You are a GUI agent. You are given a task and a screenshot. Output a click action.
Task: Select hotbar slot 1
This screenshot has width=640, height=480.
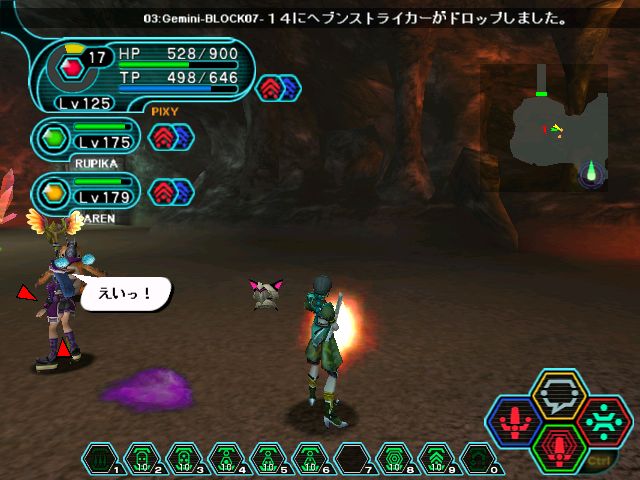(x=100, y=458)
